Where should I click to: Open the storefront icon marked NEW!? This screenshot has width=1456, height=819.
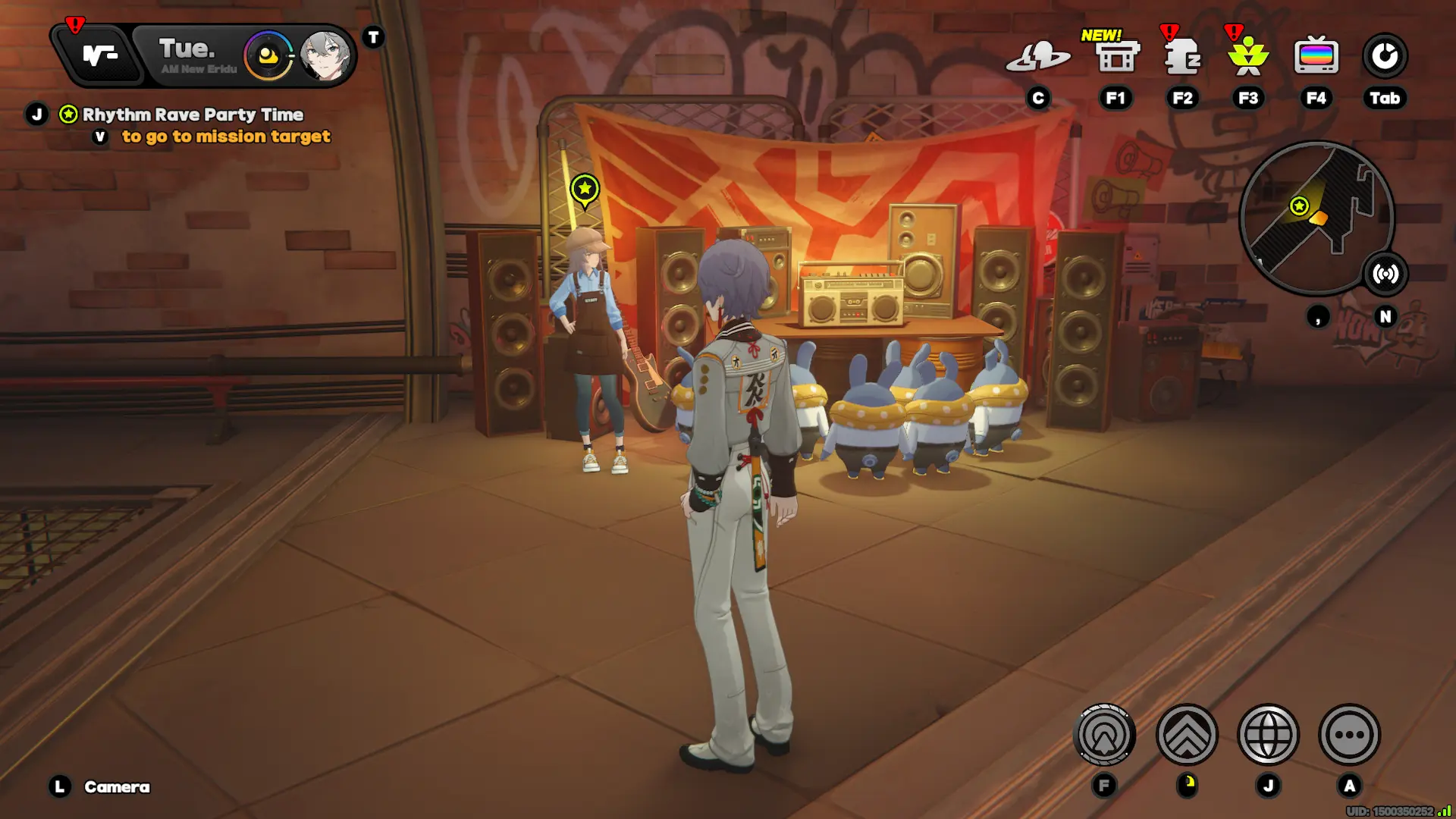pos(1117,56)
